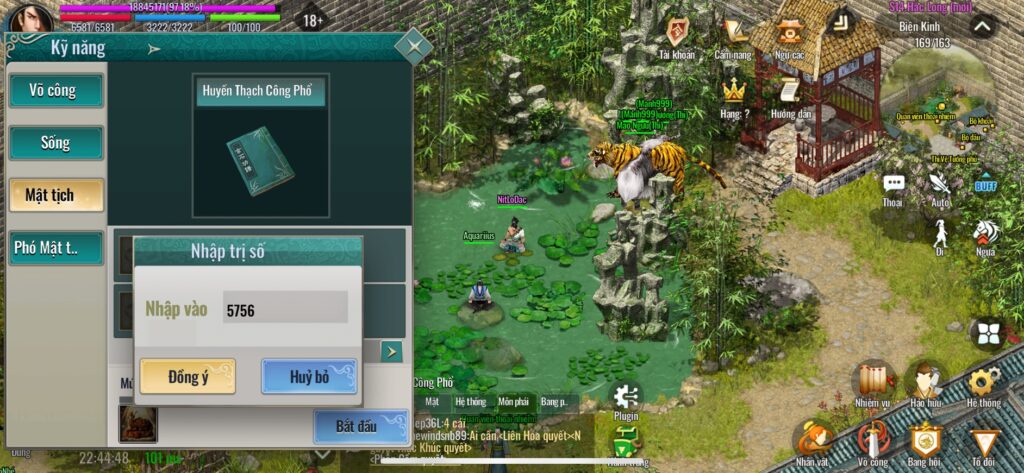Open the Ngự các shop icon

click(790, 35)
